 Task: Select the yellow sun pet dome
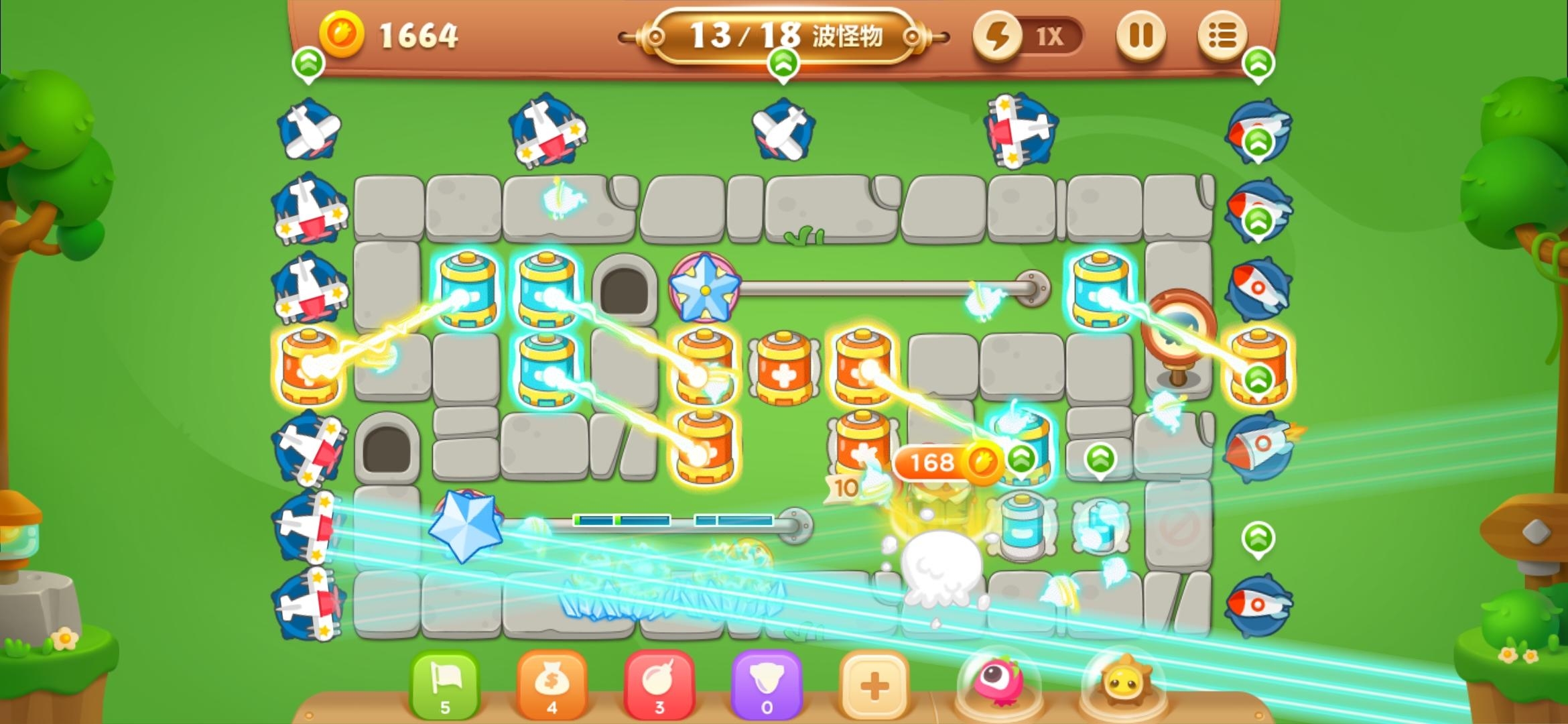tap(1124, 685)
